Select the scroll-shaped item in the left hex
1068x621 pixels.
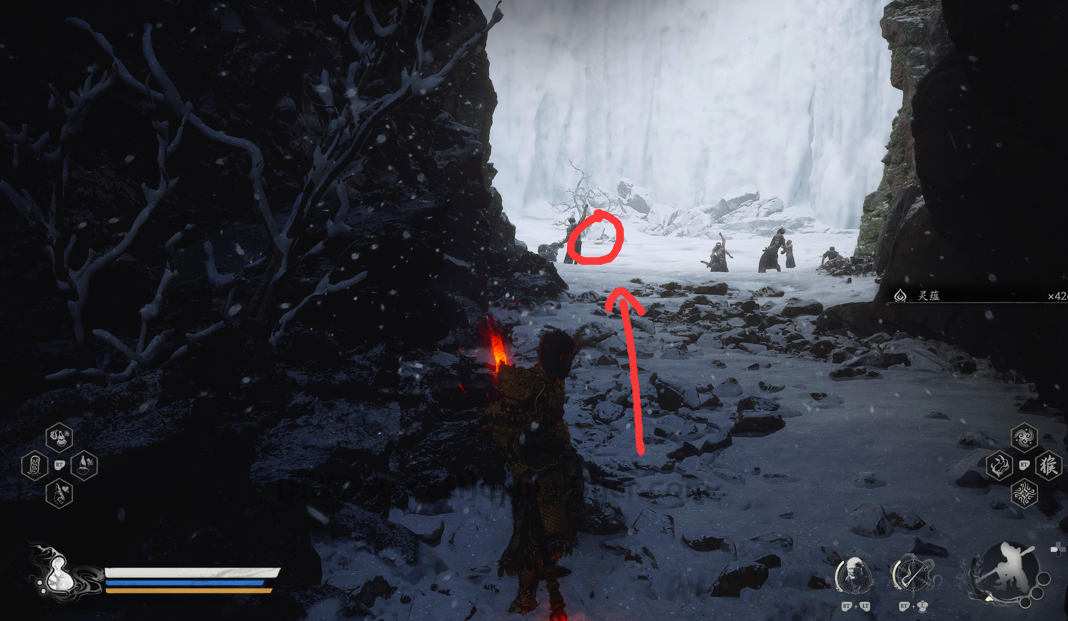[x=34, y=465]
